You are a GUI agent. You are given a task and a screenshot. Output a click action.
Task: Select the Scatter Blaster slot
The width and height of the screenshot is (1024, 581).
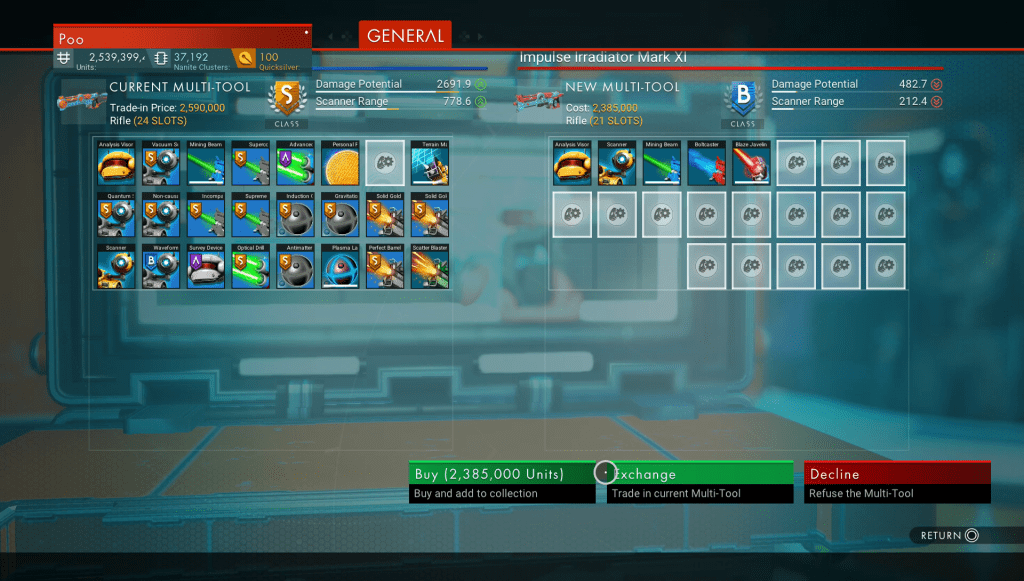click(x=429, y=266)
